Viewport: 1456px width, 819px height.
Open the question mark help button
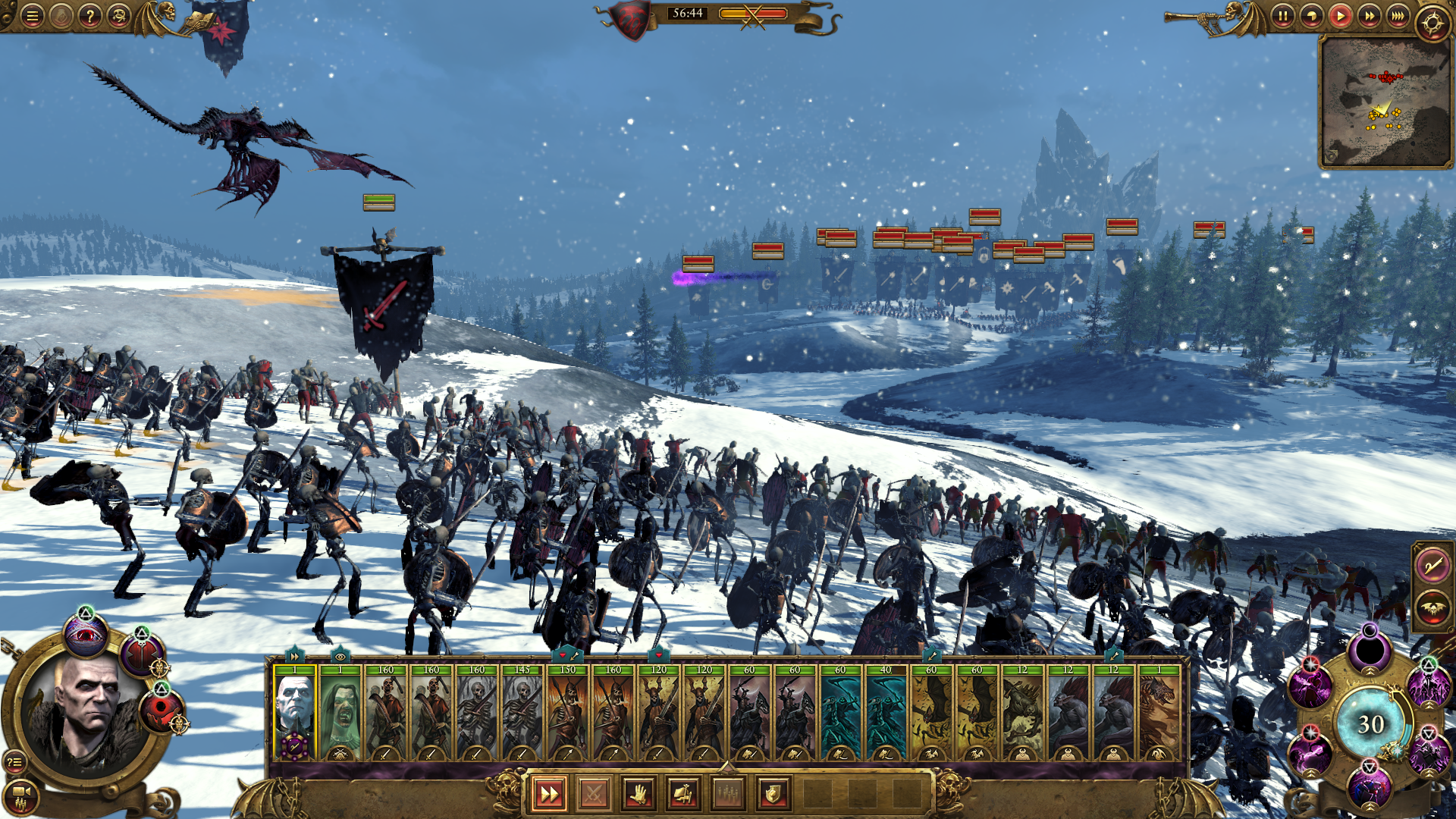tap(89, 15)
